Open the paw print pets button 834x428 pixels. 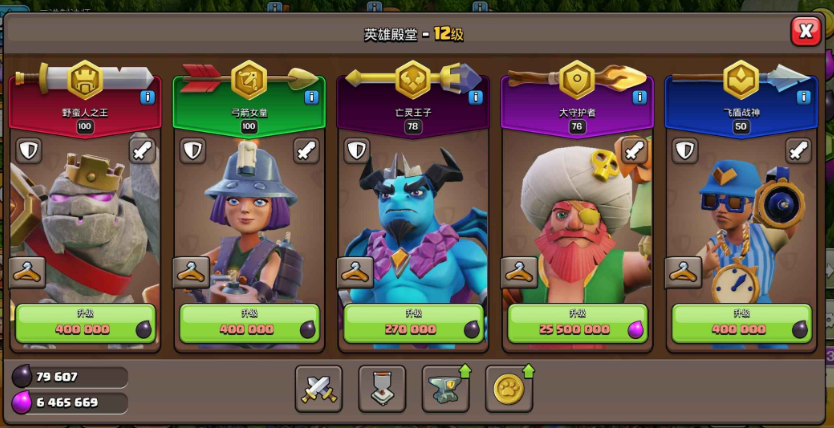[x=508, y=389]
